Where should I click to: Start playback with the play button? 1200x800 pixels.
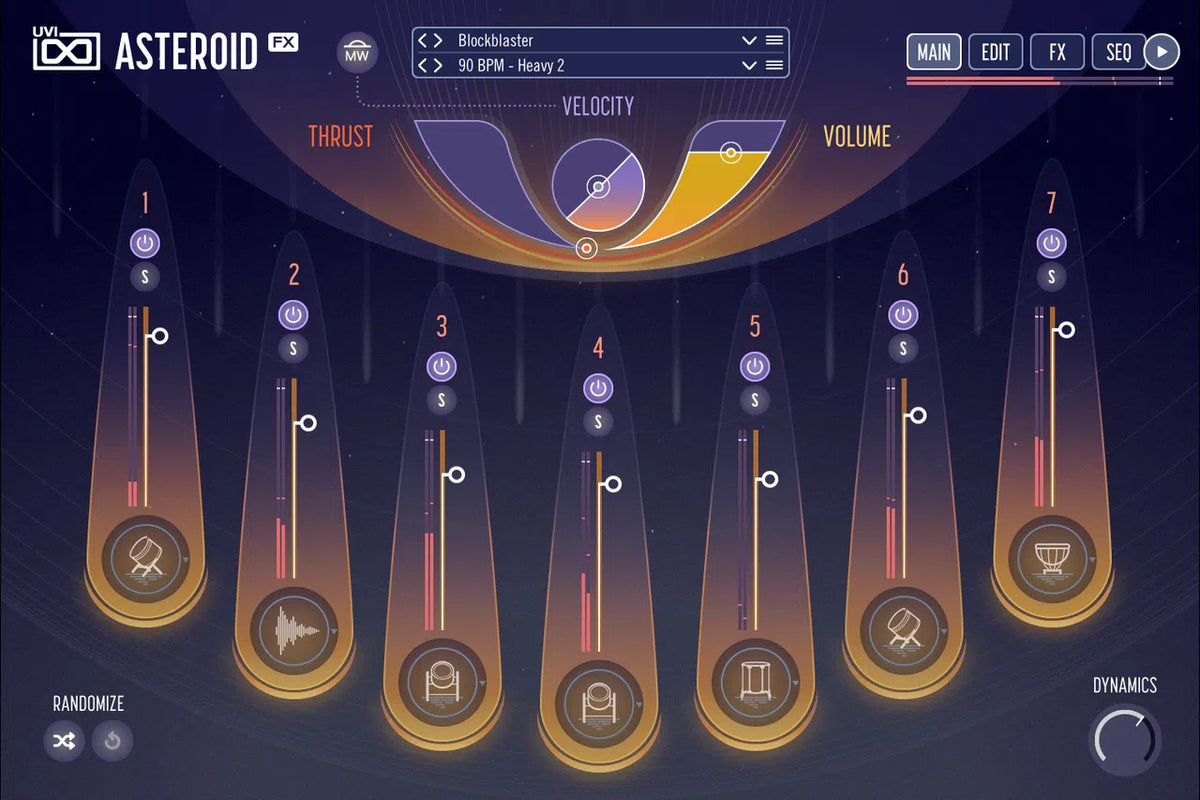1161,52
